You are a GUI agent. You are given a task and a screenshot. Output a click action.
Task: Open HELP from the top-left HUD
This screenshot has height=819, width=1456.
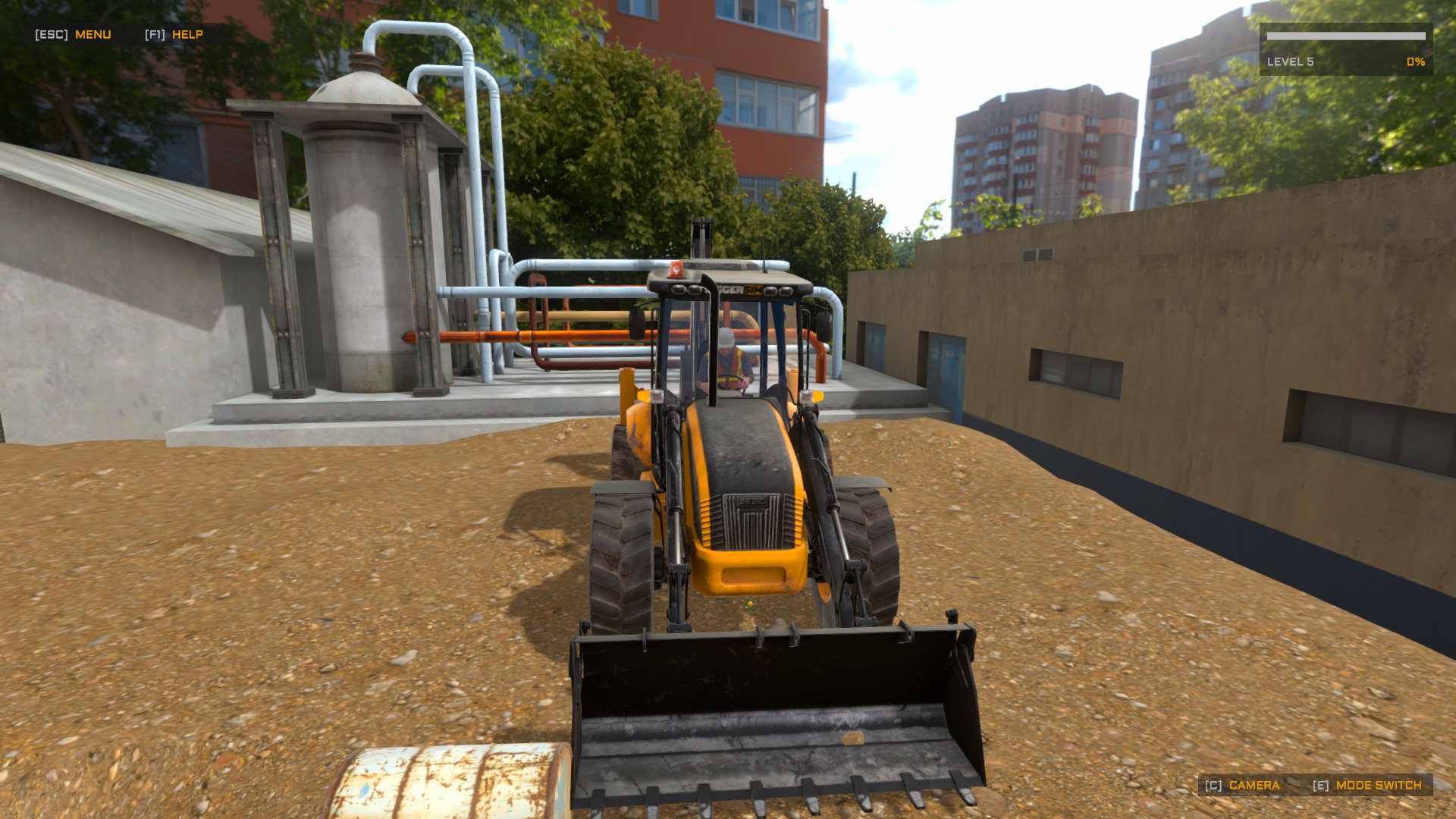click(187, 34)
